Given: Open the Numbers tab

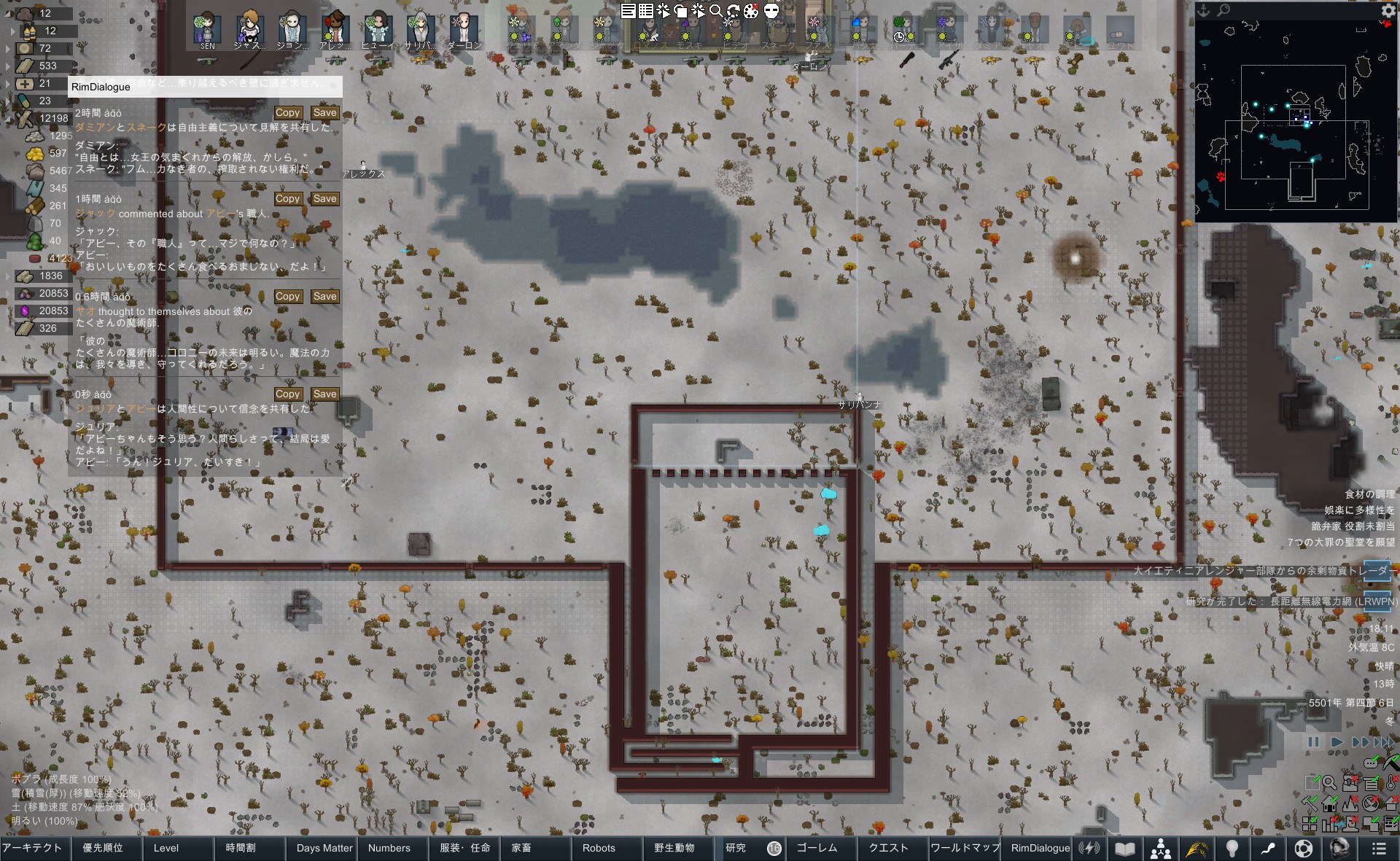Looking at the screenshot, I should (389, 848).
